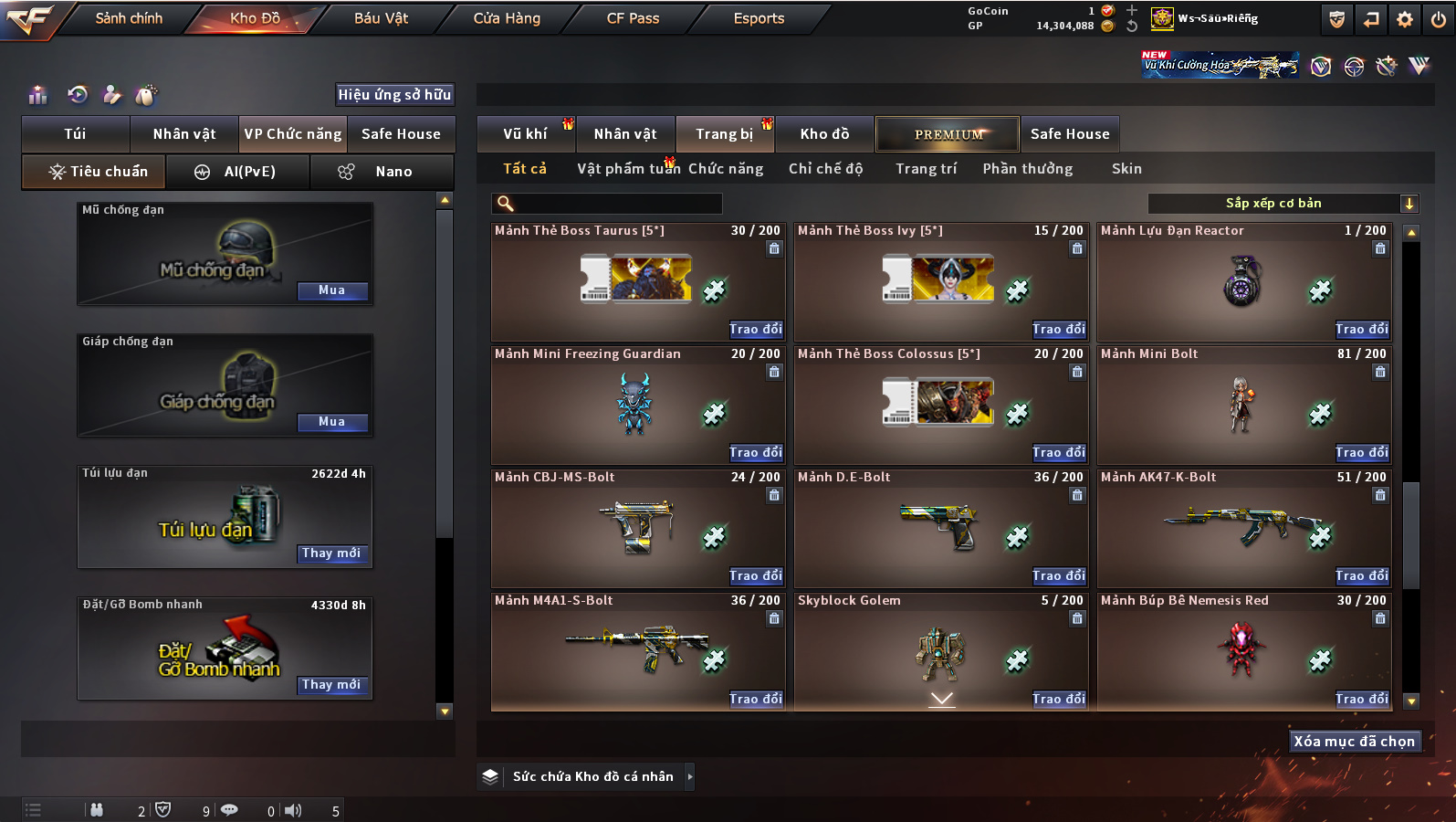The height and width of the screenshot is (822, 1456).
Task: Buy the Mũ chống đạn helmet
Action: click(x=332, y=290)
